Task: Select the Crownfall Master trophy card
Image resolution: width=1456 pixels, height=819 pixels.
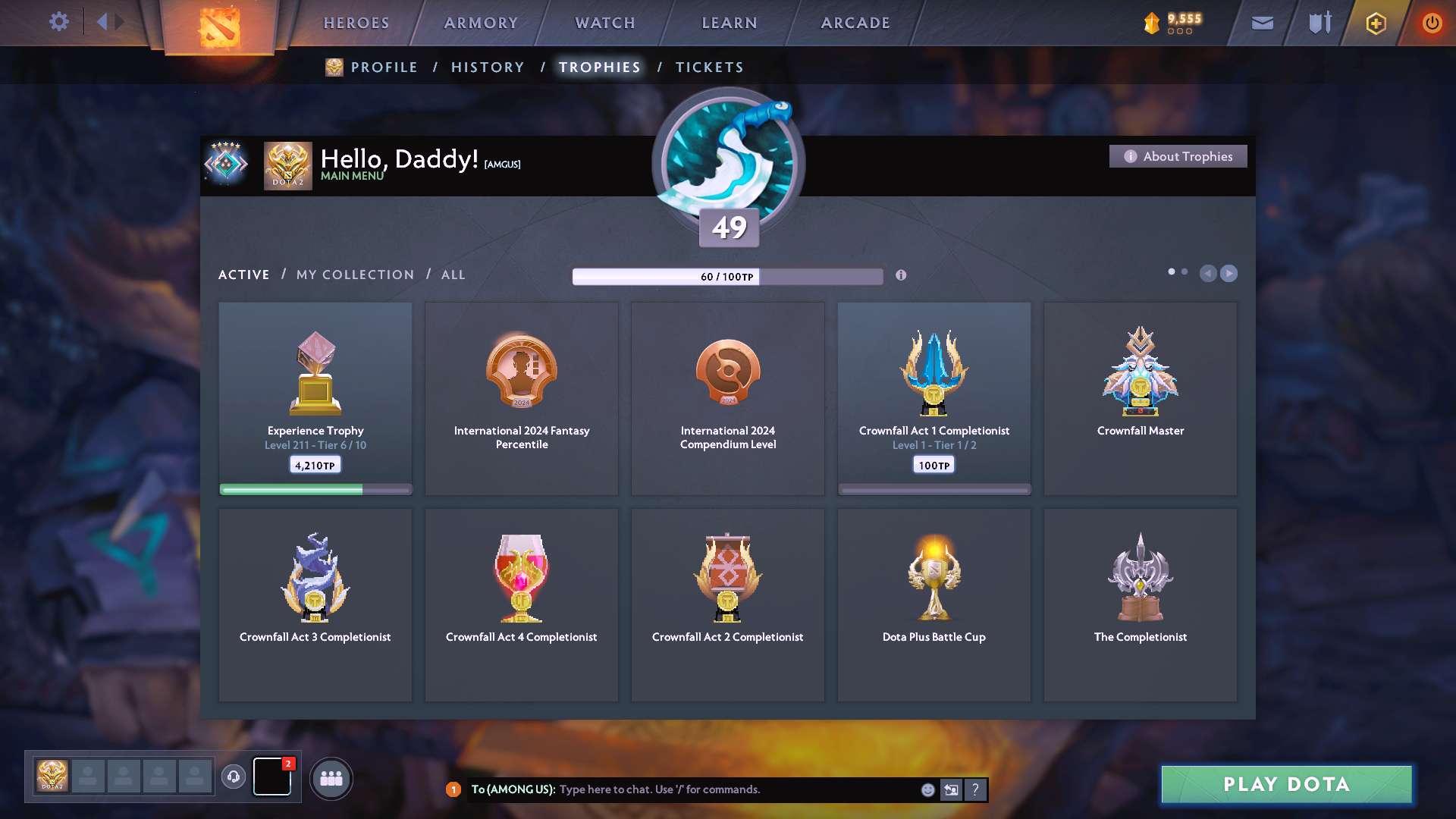Action: pyautogui.click(x=1140, y=398)
